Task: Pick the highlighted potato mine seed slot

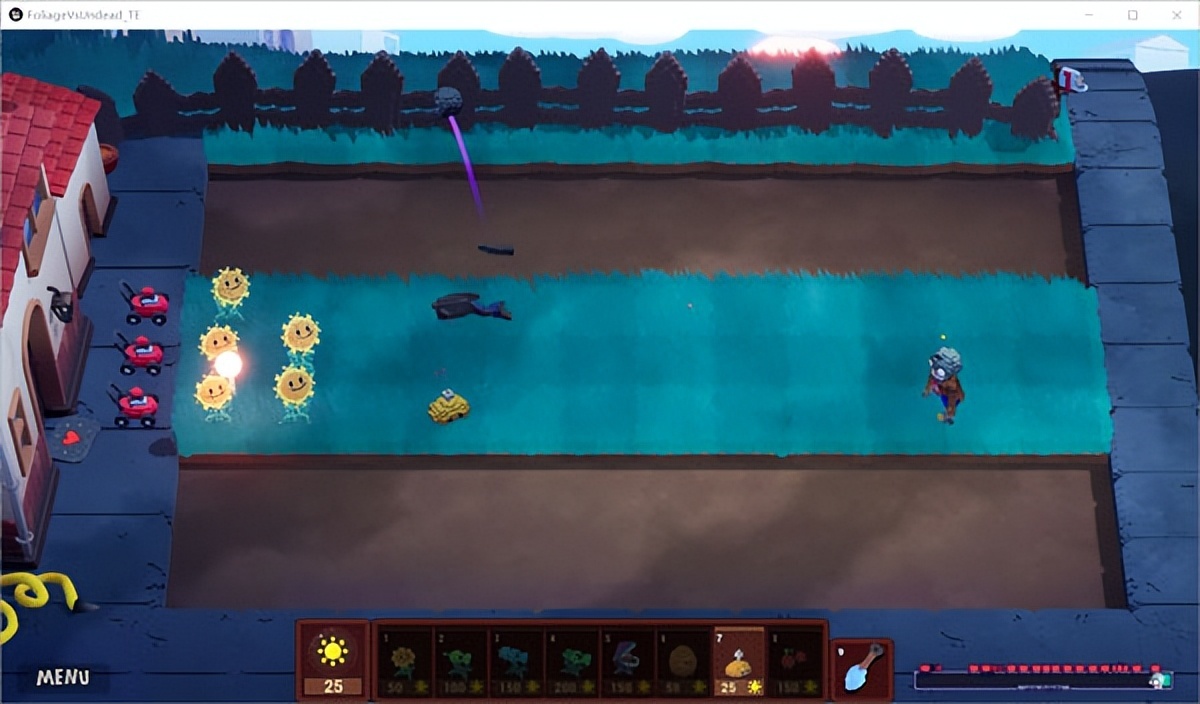Action: tap(739, 660)
